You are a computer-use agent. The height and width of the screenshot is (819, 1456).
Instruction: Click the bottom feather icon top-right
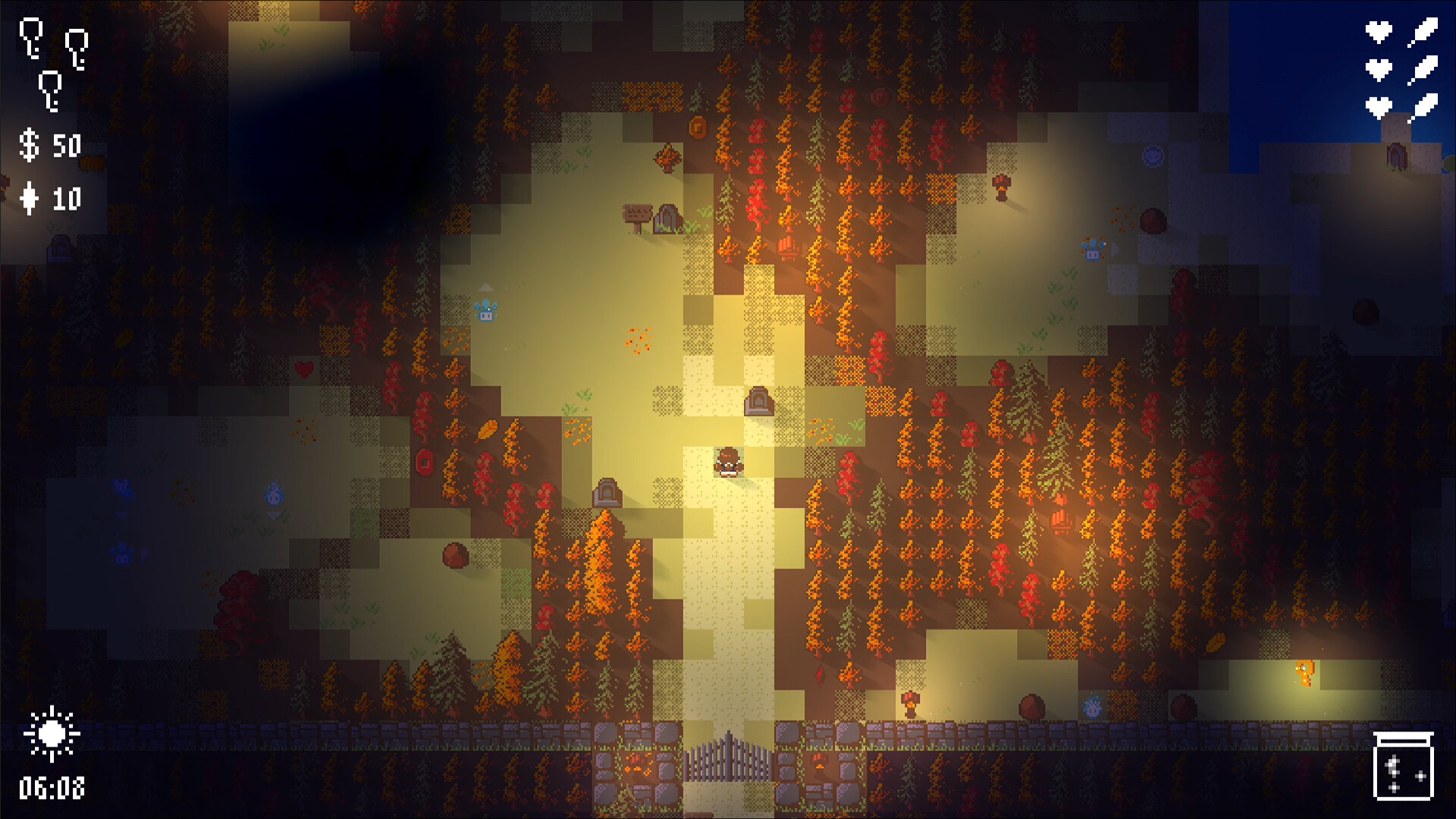[x=1424, y=106]
